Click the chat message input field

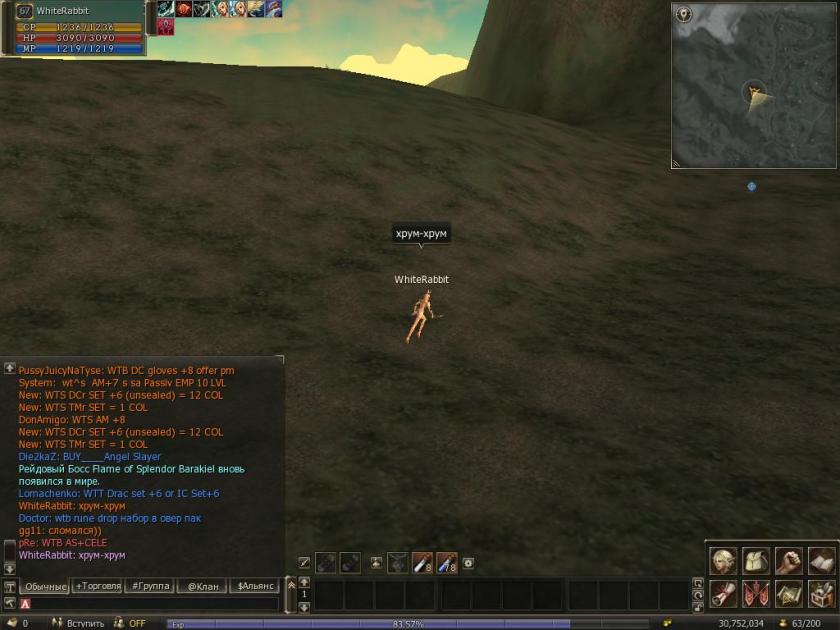click(150, 604)
